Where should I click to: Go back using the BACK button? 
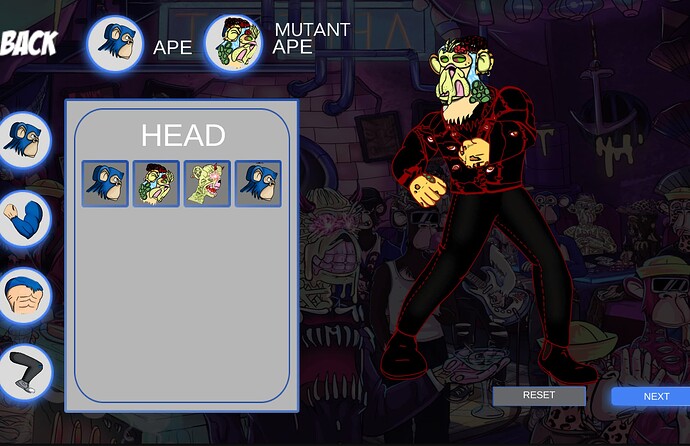click(x=29, y=42)
